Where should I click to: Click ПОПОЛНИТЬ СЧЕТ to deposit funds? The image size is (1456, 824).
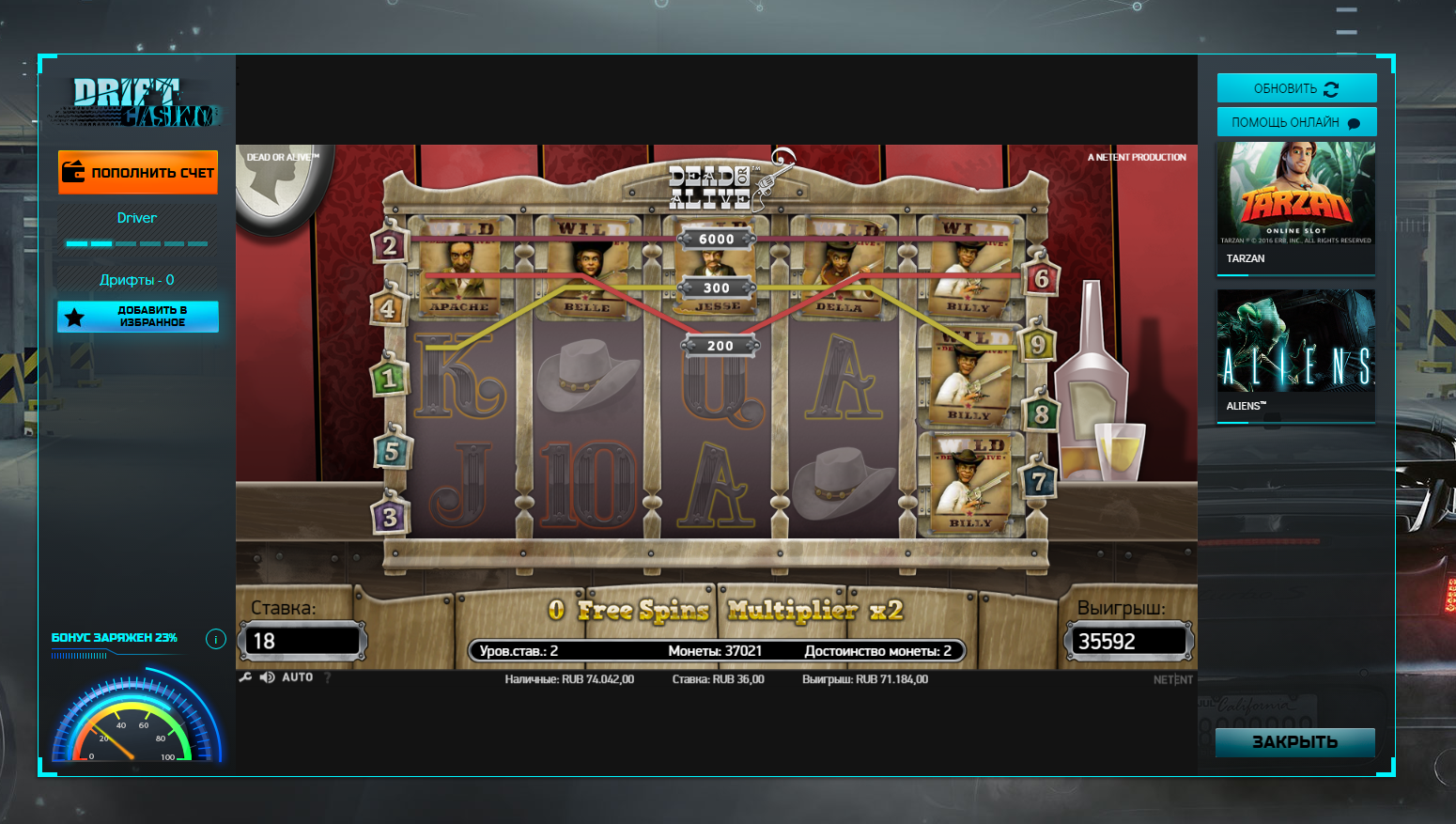tap(137, 172)
